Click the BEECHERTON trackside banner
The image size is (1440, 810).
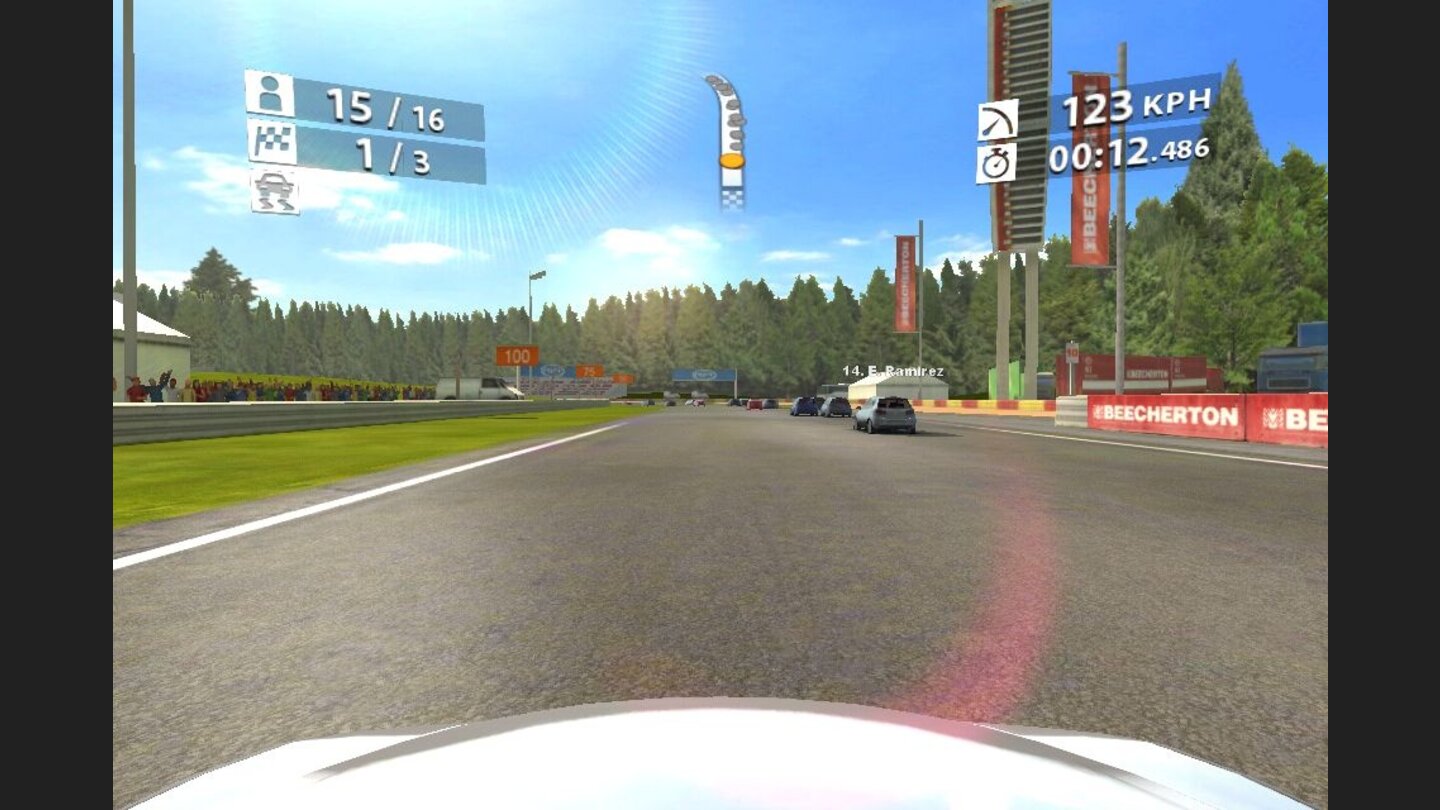coord(1165,412)
